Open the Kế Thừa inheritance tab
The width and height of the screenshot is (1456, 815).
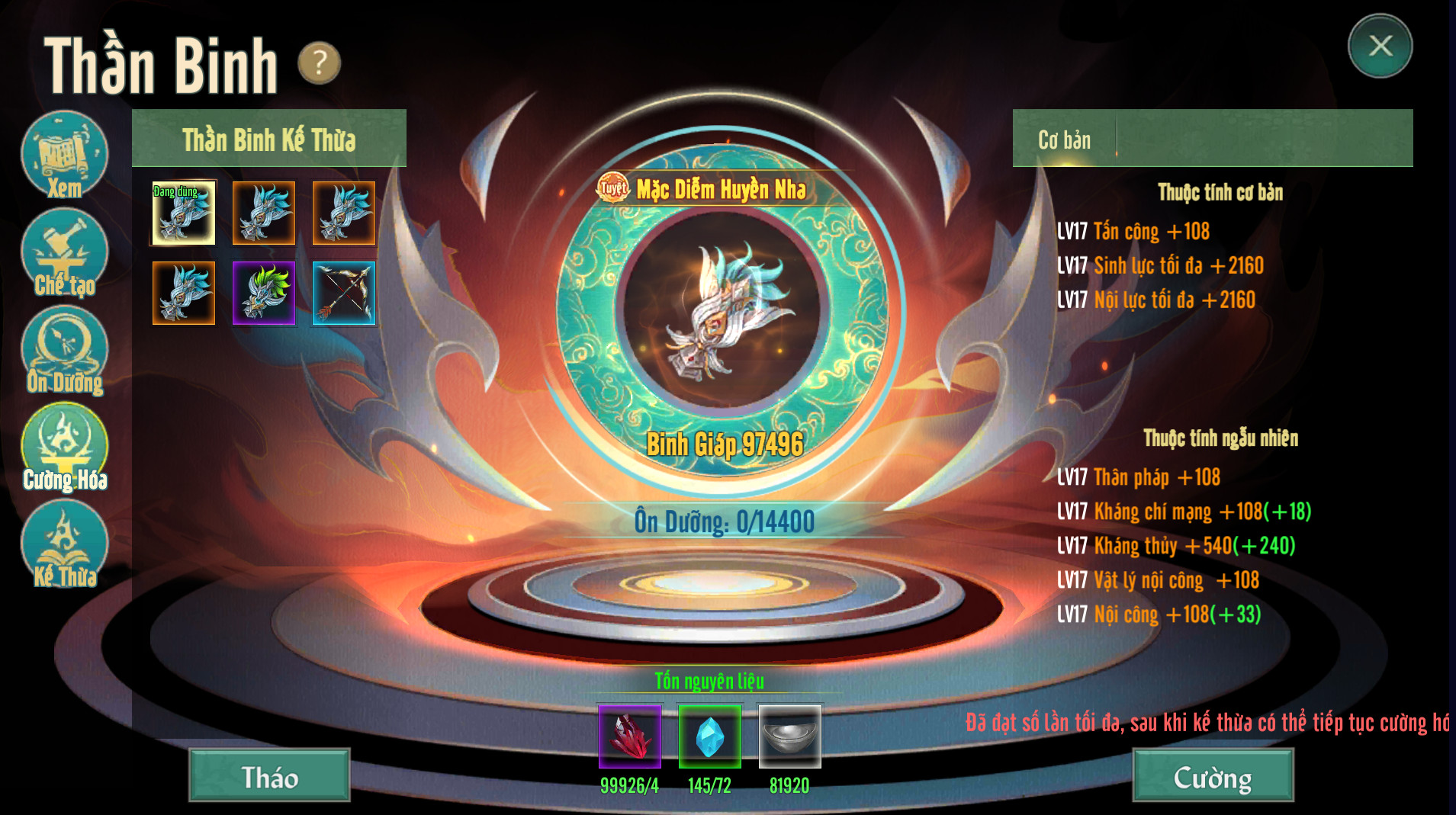coord(64,544)
